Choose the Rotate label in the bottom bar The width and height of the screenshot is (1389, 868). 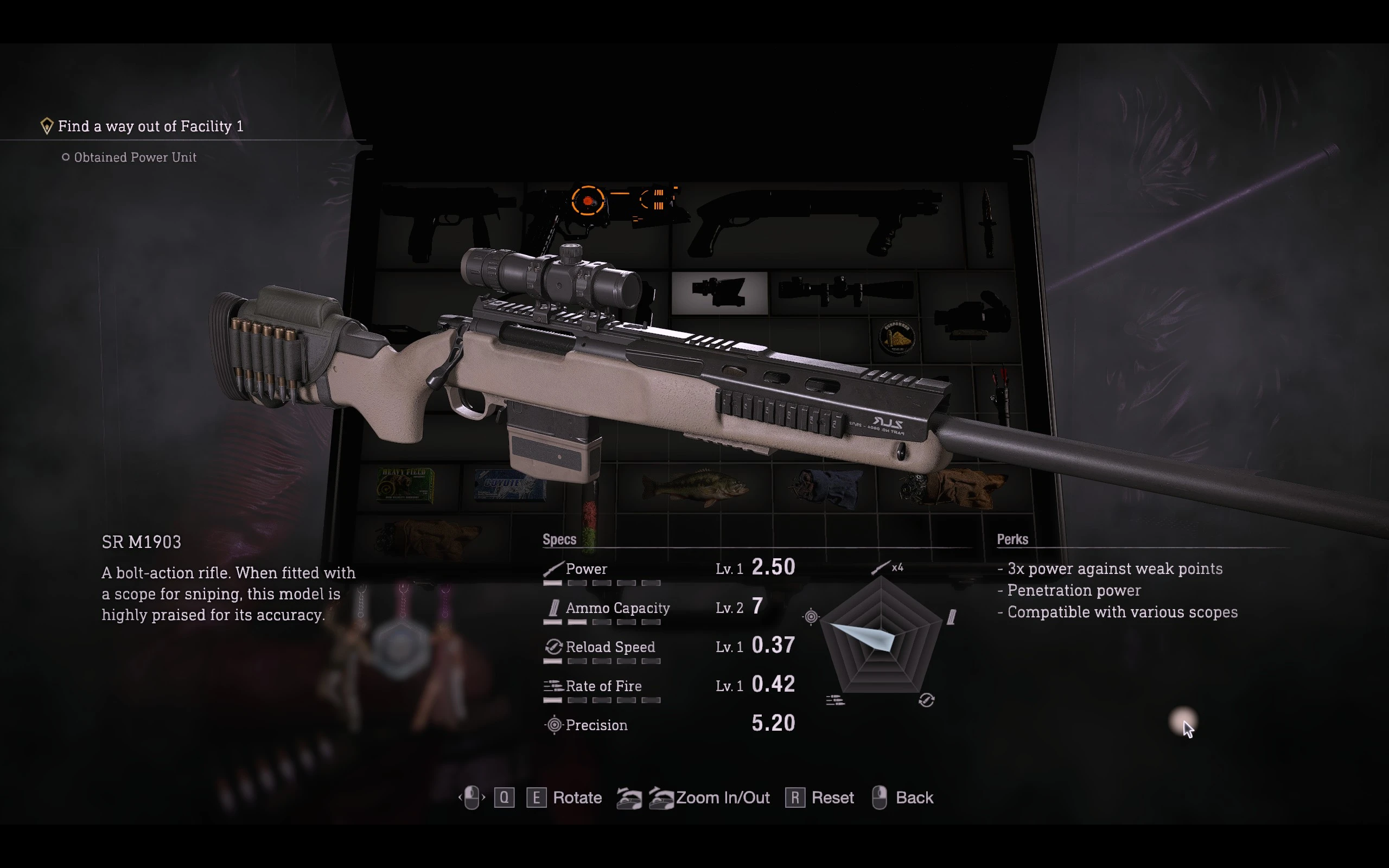(577, 797)
